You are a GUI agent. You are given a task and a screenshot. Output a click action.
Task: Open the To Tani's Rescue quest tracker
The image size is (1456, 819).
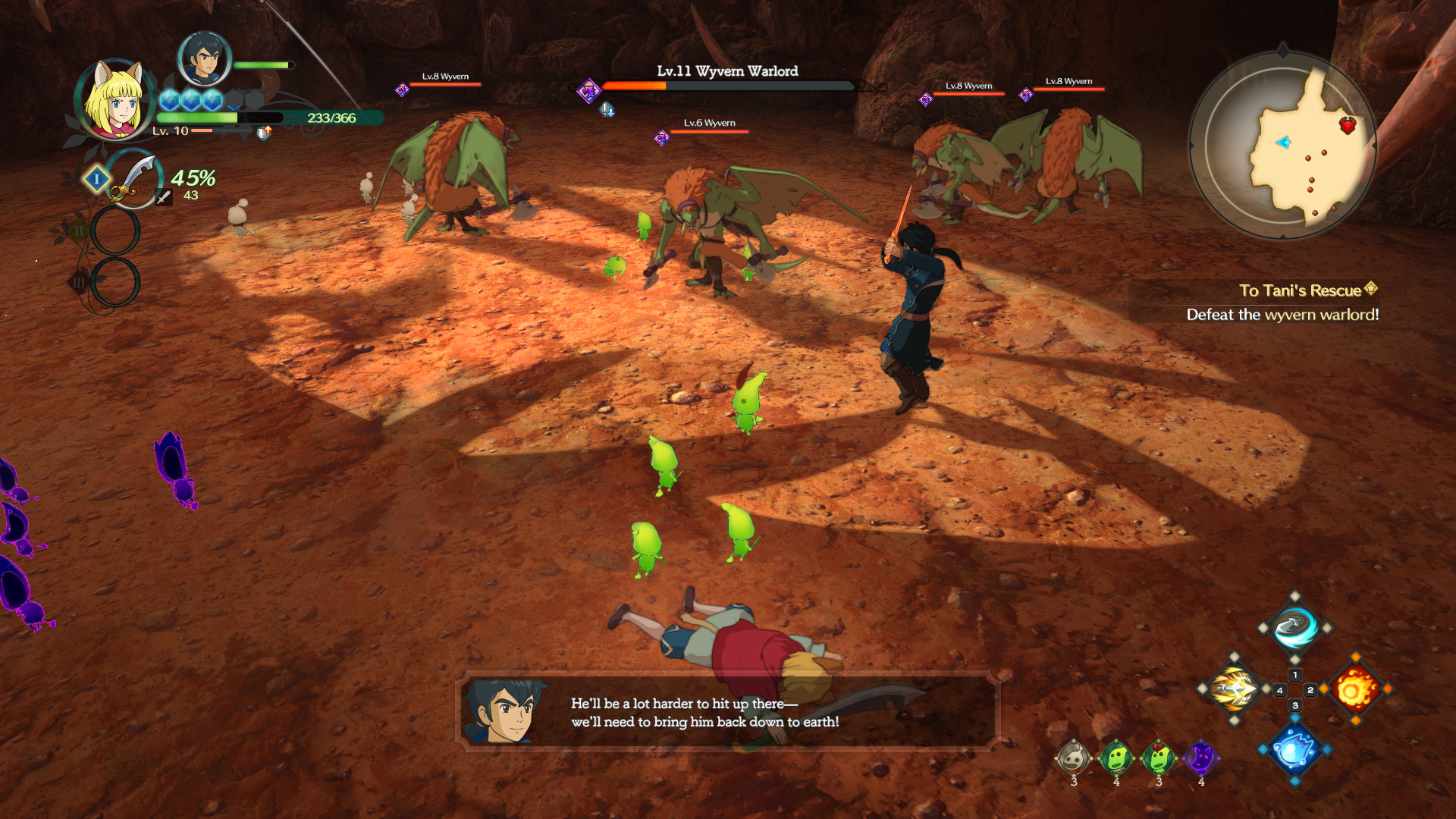coord(1300,290)
